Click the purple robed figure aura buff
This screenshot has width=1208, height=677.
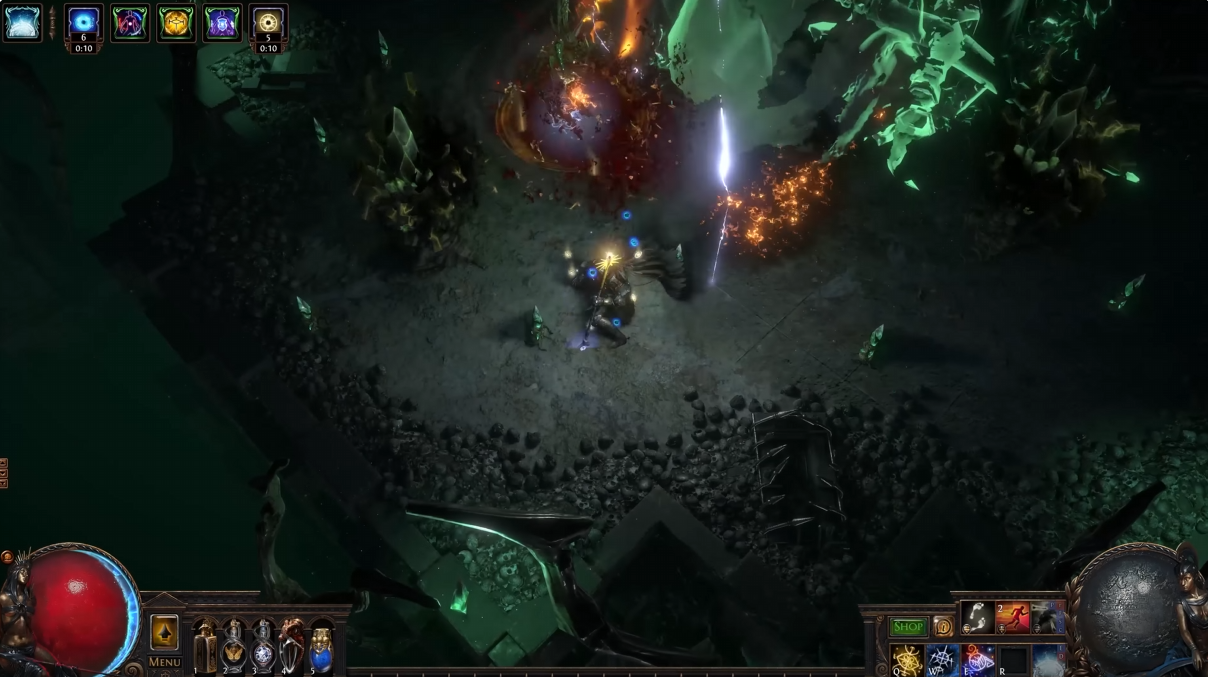pyautogui.click(x=222, y=23)
